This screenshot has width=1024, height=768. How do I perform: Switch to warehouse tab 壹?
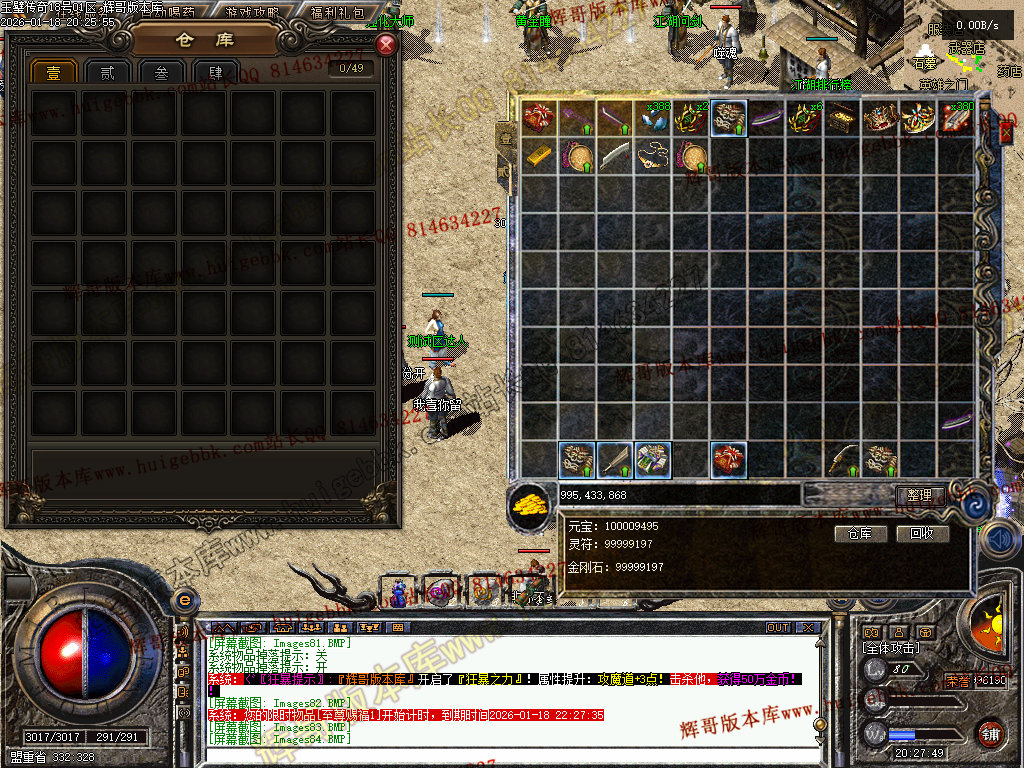pos(53,72)
